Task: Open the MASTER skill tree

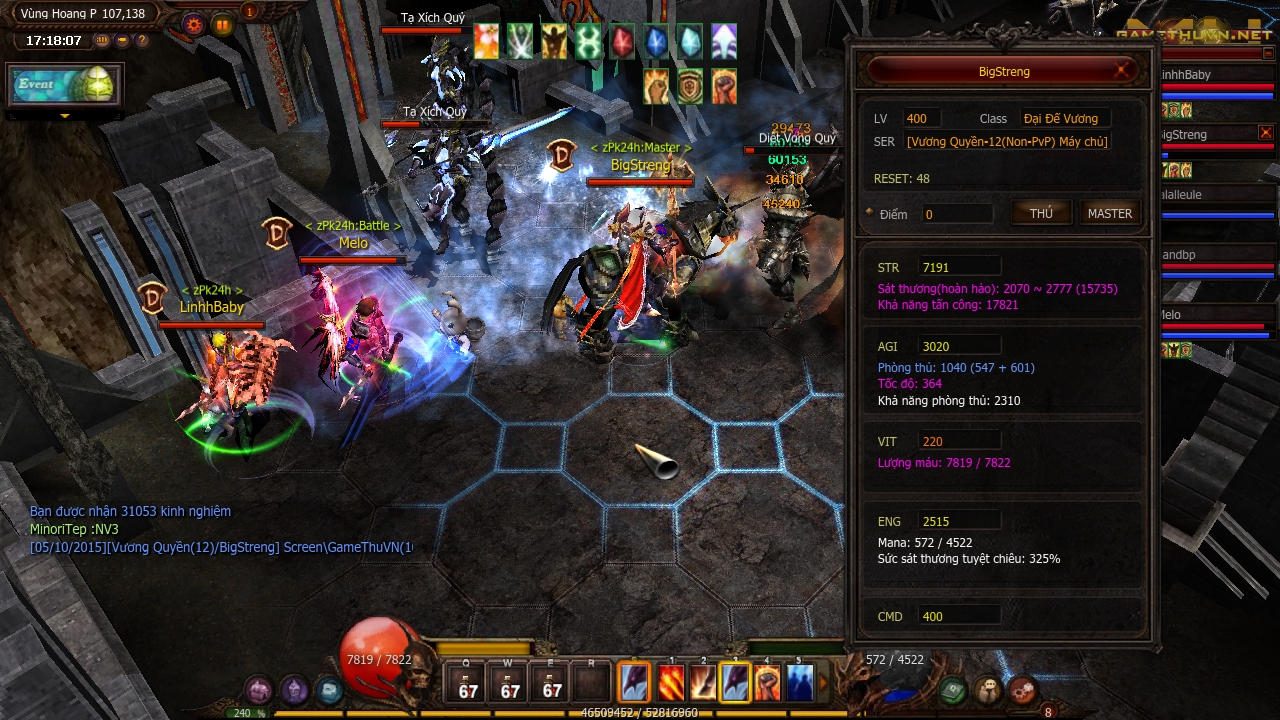Action: [x=1109, y=213]
